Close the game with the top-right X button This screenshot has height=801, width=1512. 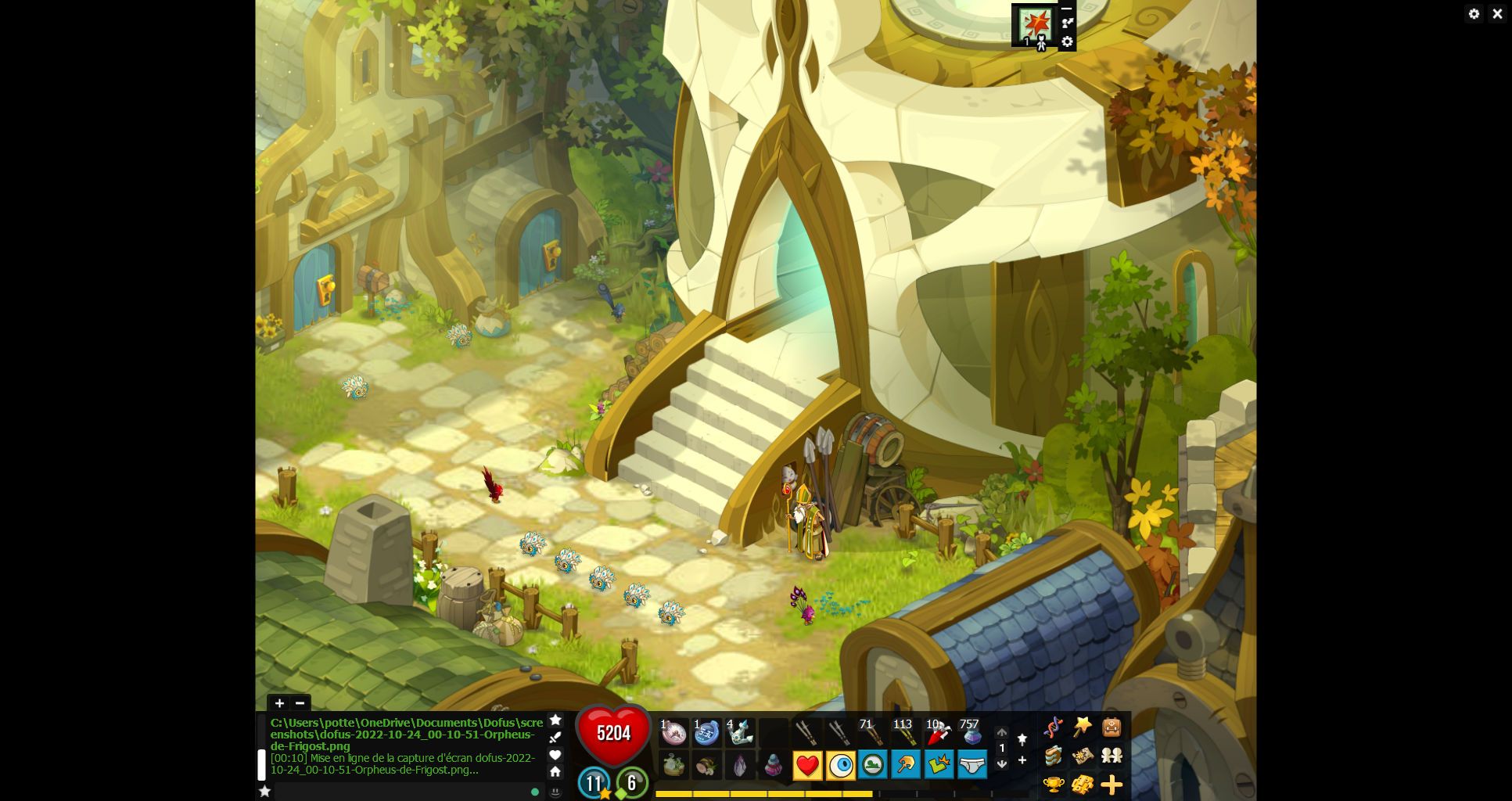coord(1497,13)
